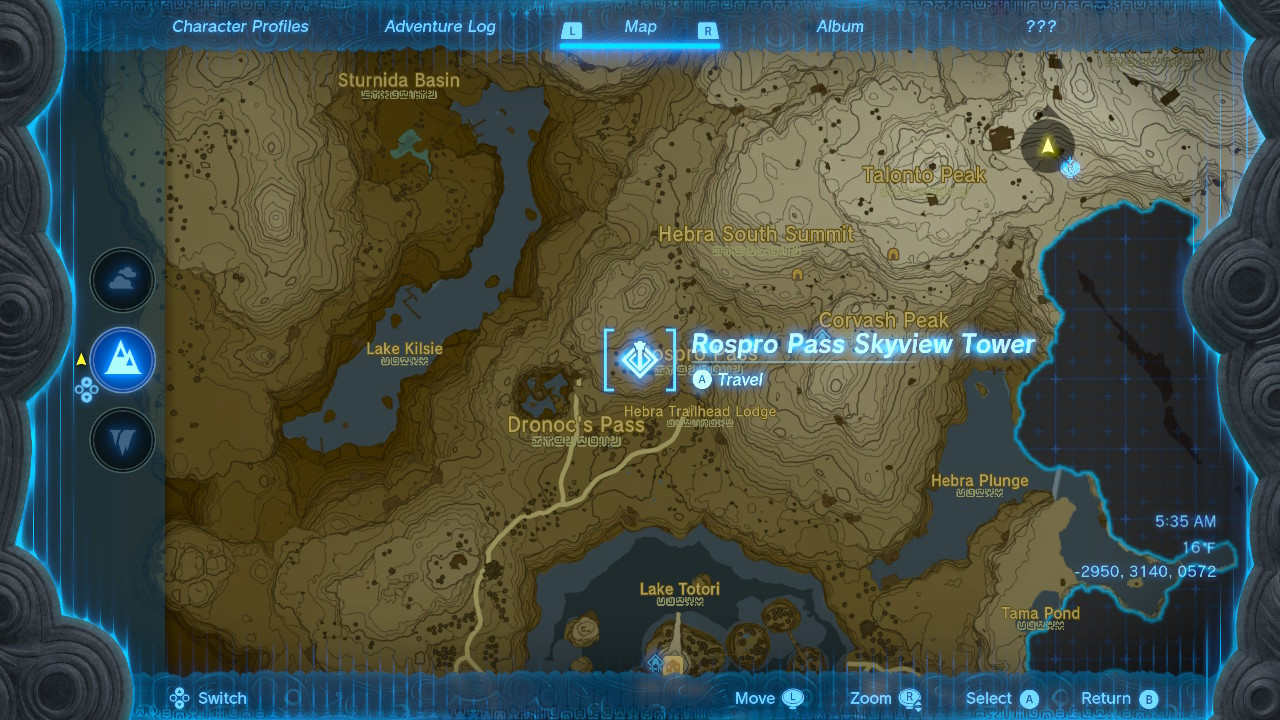The width and height of the screenshot is (1280, 720).
Task: Select the sky map layer icon
Action: [122, 280]
